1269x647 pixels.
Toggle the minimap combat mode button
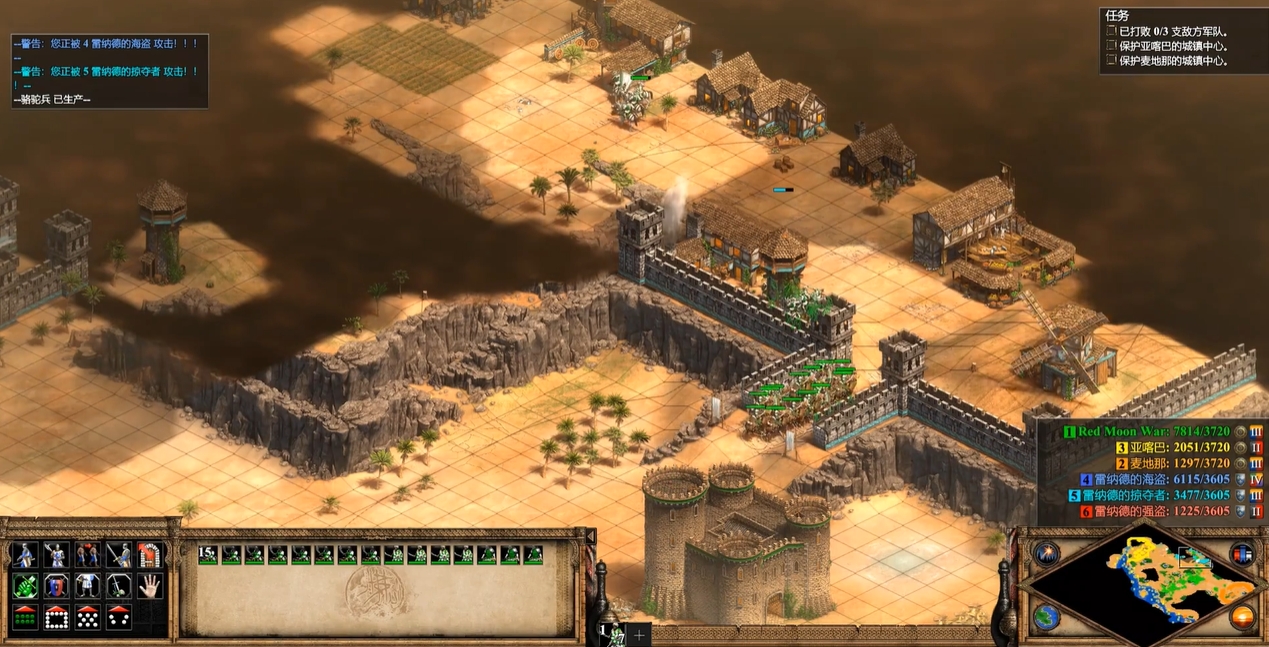point(1242,553)
